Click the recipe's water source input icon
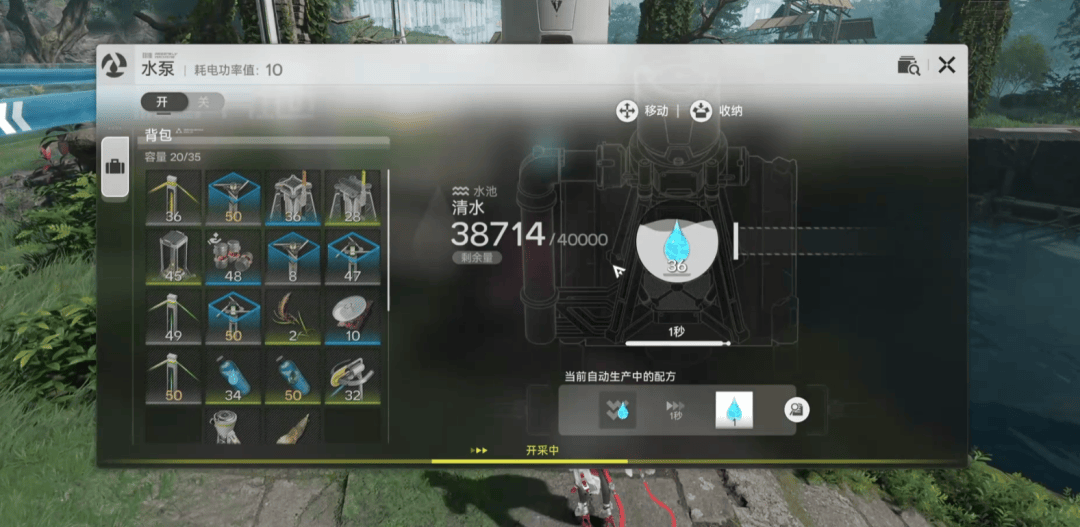Screen dimensions: 1080x527 [x=617, y=410]
